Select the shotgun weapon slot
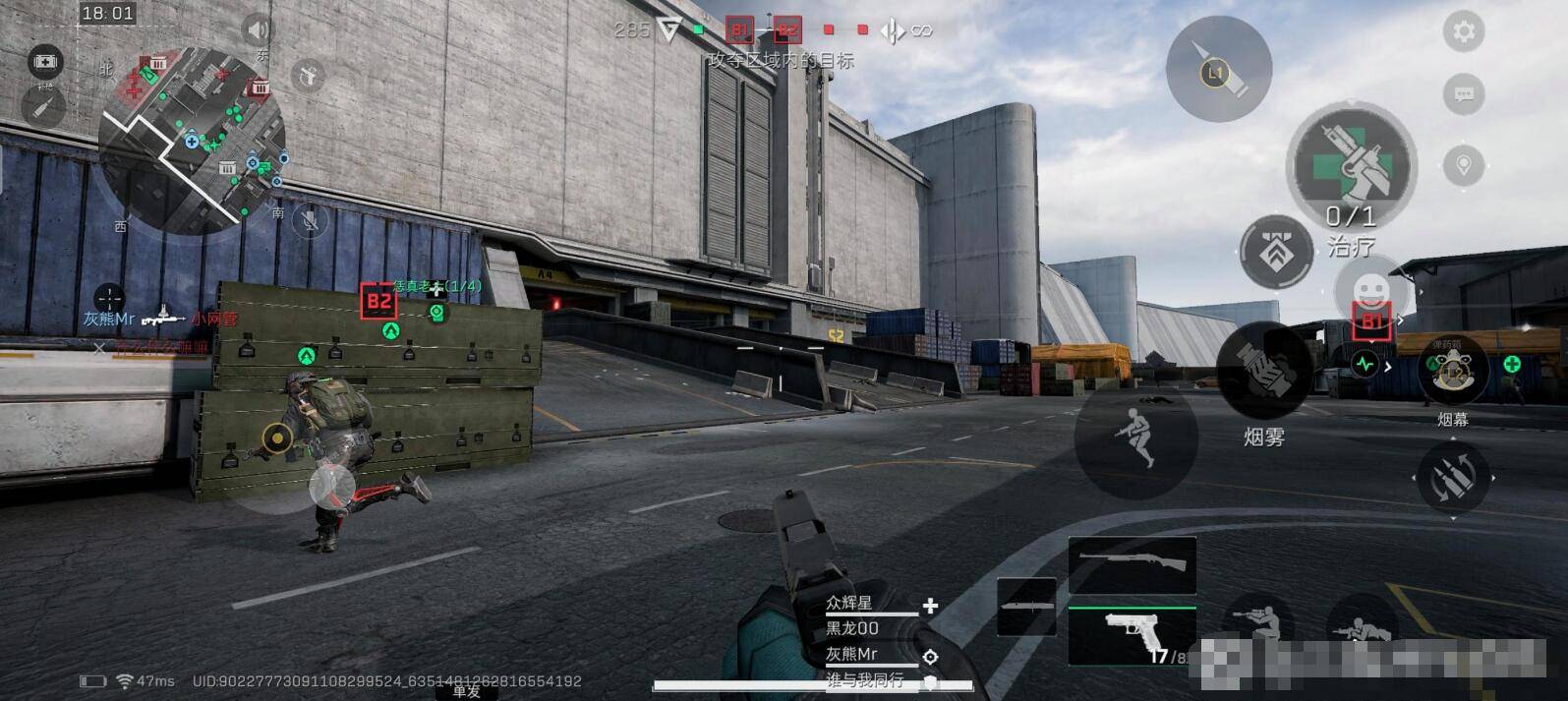The width and height of the screenshot is (1568, 701). pyautogui.click(x=1132, y=564)
